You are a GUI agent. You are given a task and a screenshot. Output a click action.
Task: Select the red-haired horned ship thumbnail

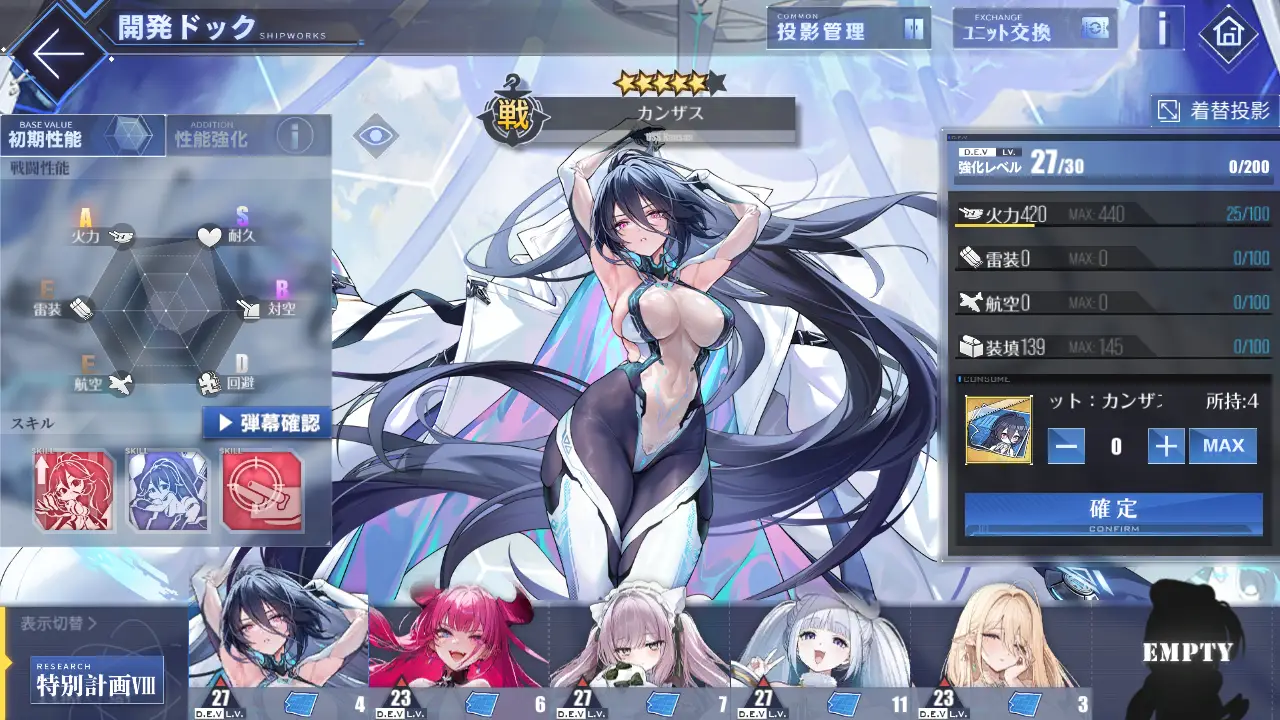coord(458,650)
